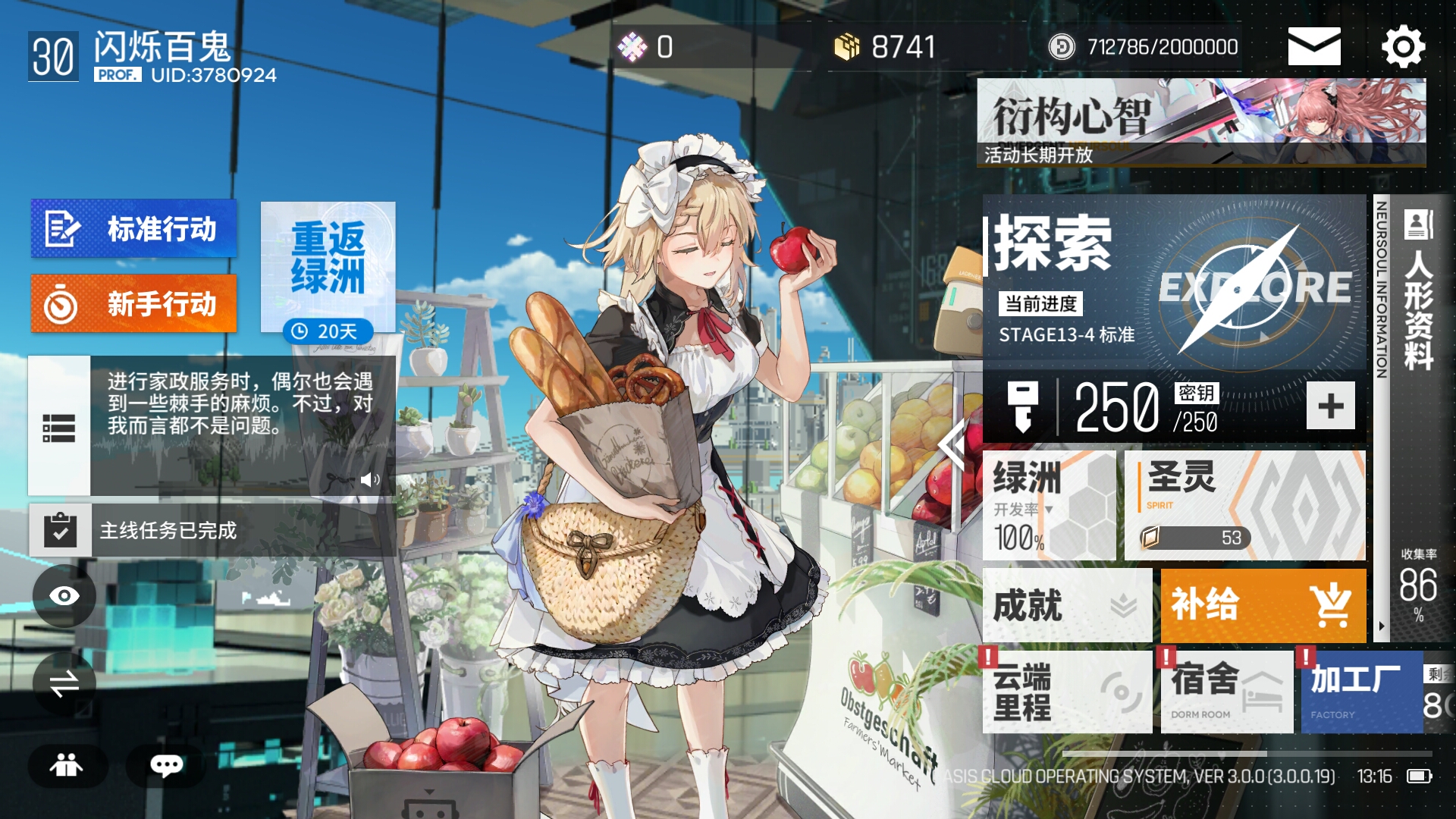Open the chat speech bubble
Image resolution: width=1456 pixels, height=819 pixels.
coord(166,765)
